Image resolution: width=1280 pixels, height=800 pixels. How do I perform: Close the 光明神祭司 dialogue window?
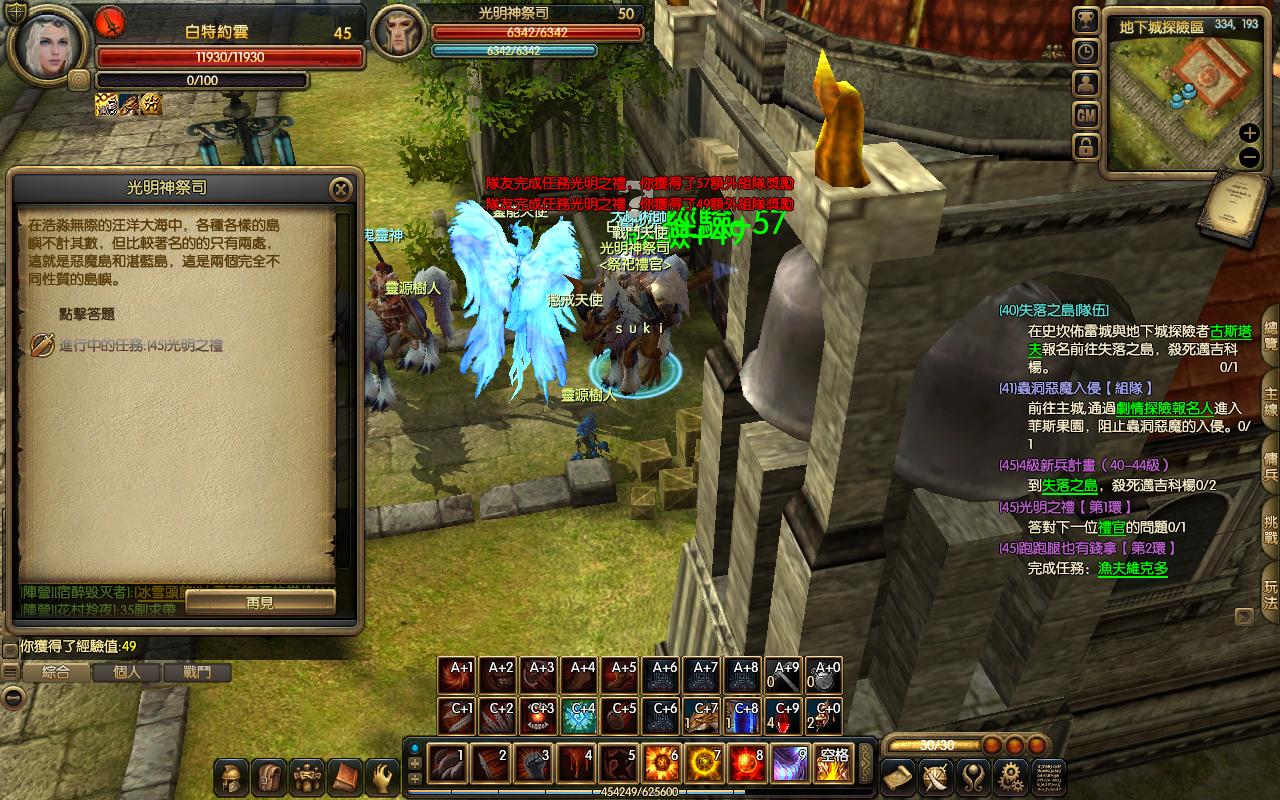pos(341,189)
